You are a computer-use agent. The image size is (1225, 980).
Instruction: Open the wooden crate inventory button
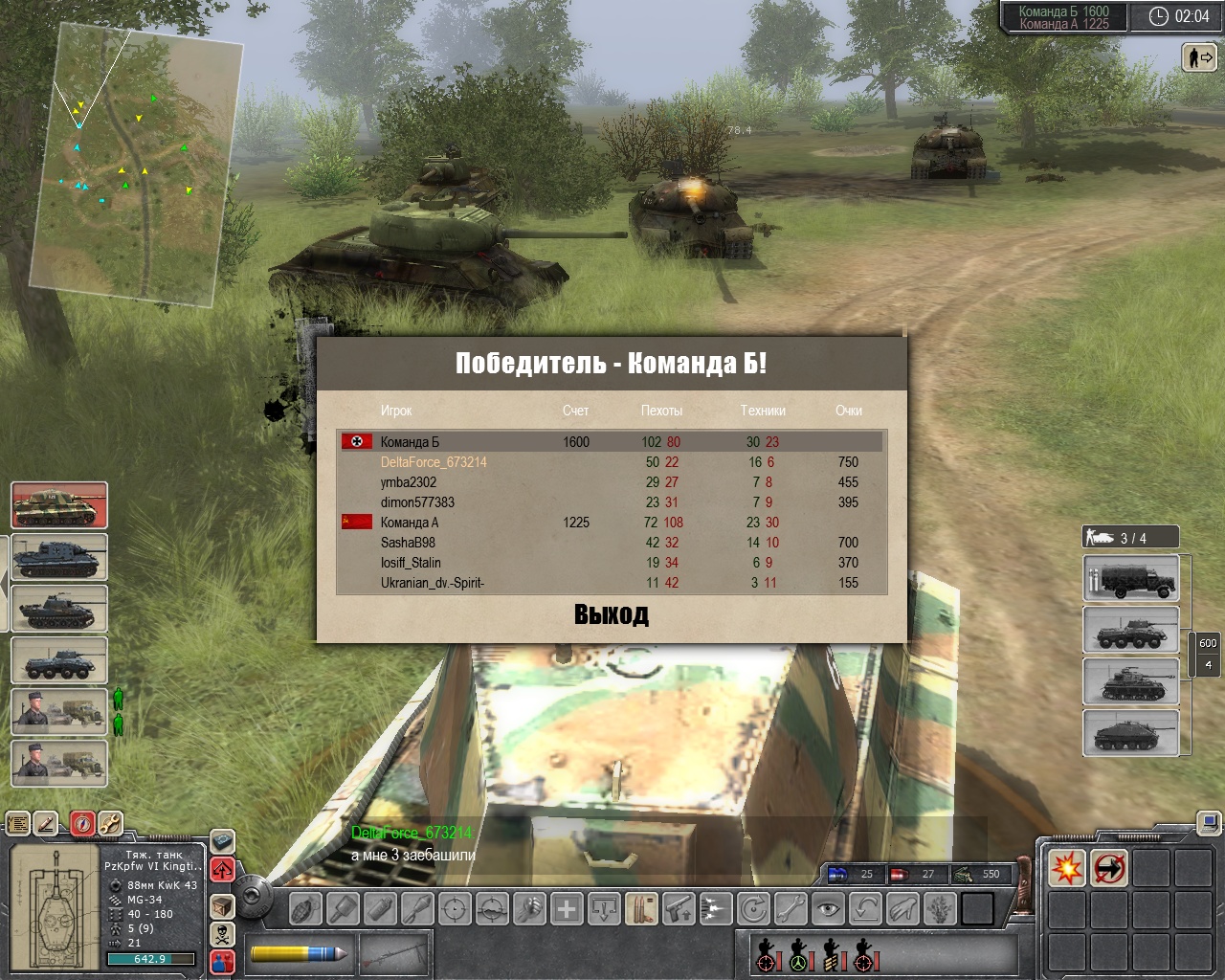pyautogui.click(x=222, y=905)
